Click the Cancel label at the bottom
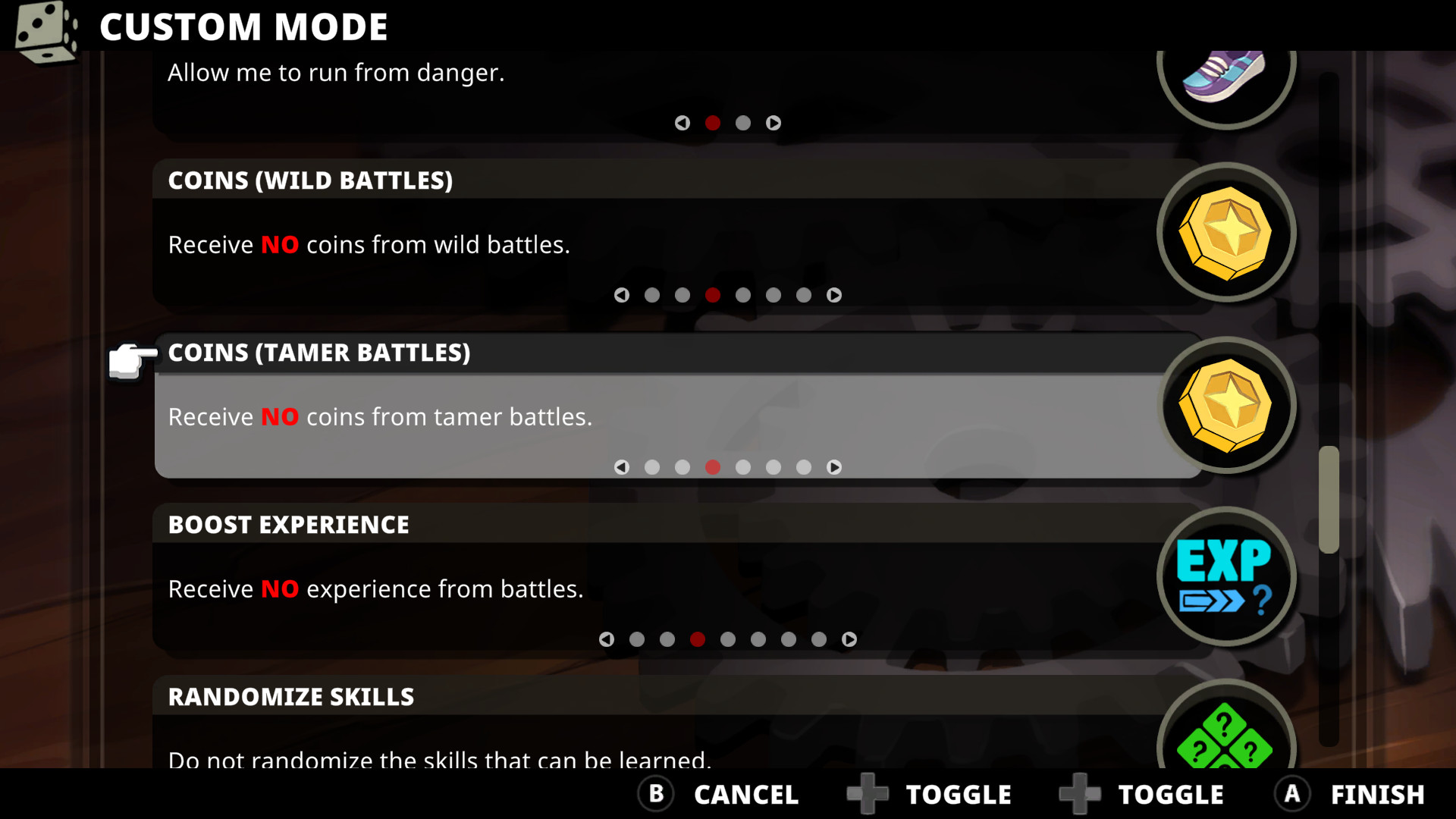 (x=746, y=794)
